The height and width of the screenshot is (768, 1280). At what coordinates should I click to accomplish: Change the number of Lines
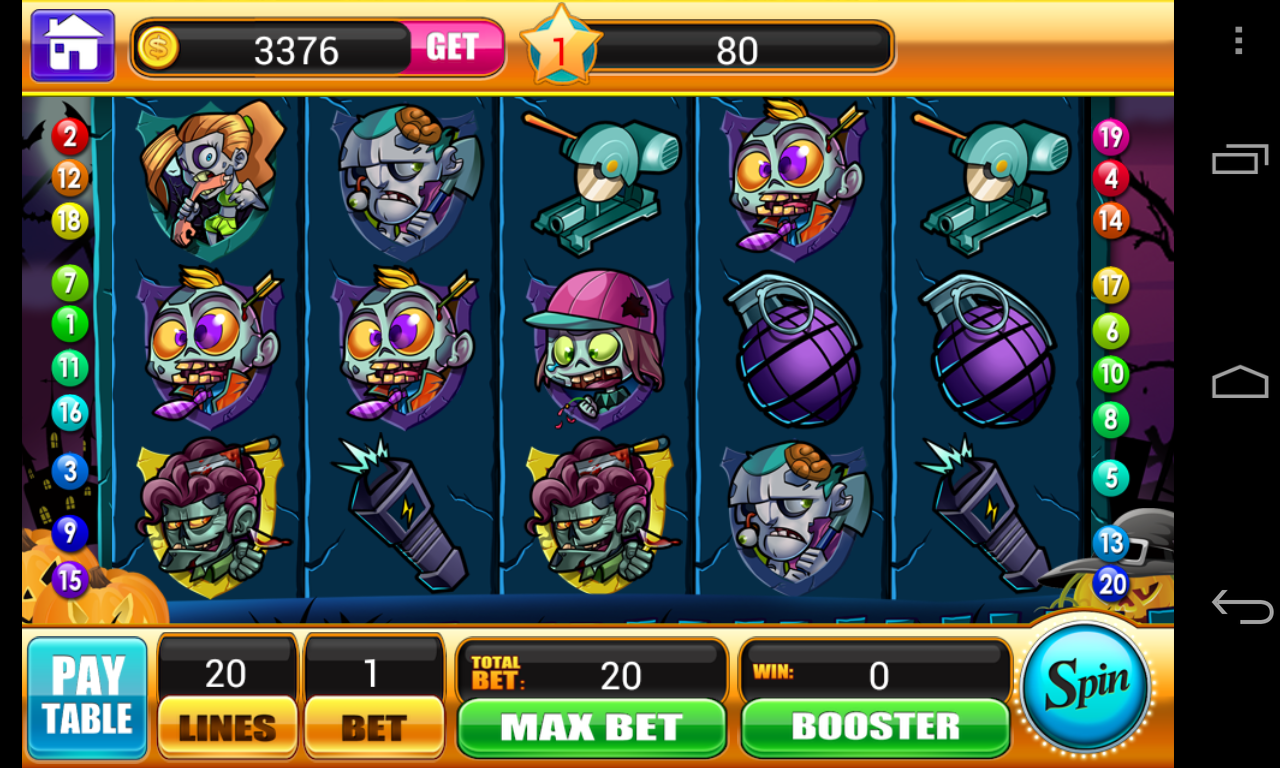coord(227,726)
